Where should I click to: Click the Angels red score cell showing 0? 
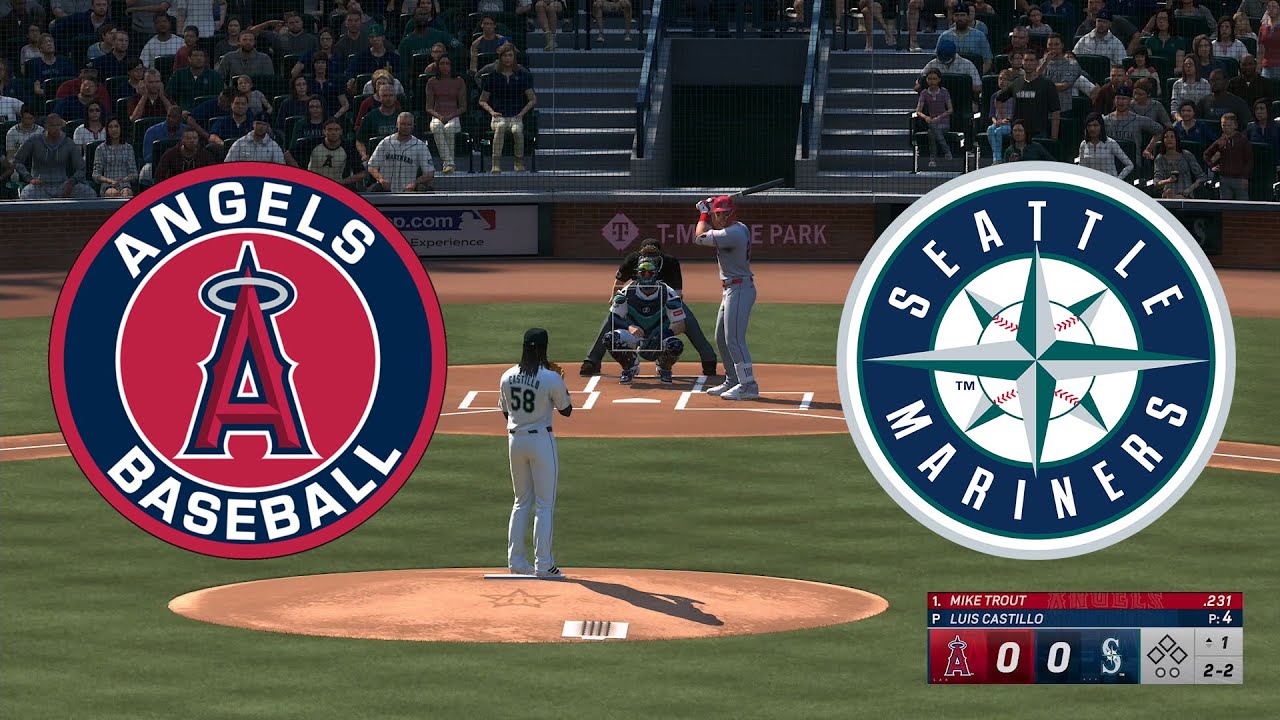click(1008, 656)
